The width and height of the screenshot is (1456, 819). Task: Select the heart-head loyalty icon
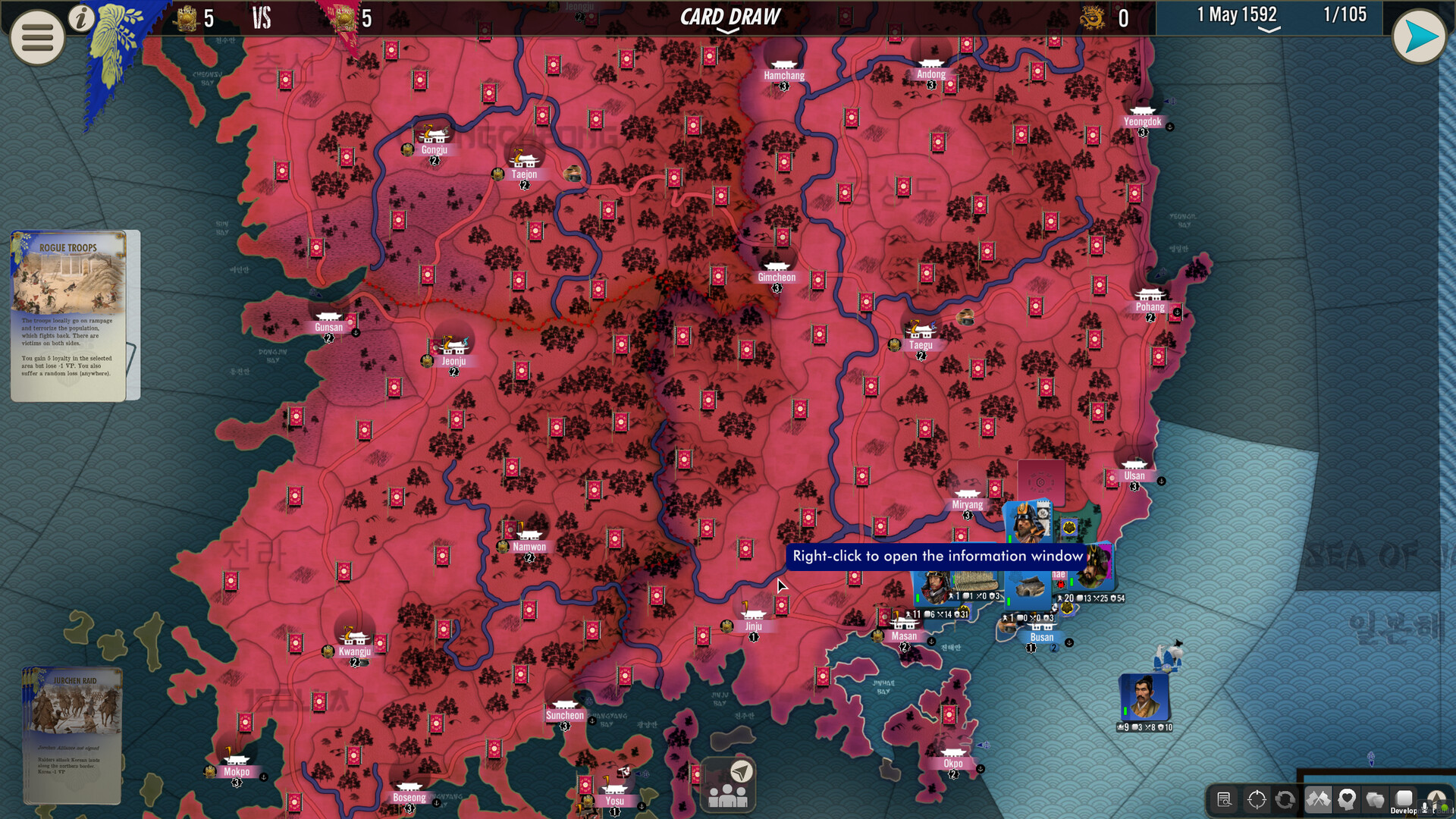click(x=1347, y=799)
